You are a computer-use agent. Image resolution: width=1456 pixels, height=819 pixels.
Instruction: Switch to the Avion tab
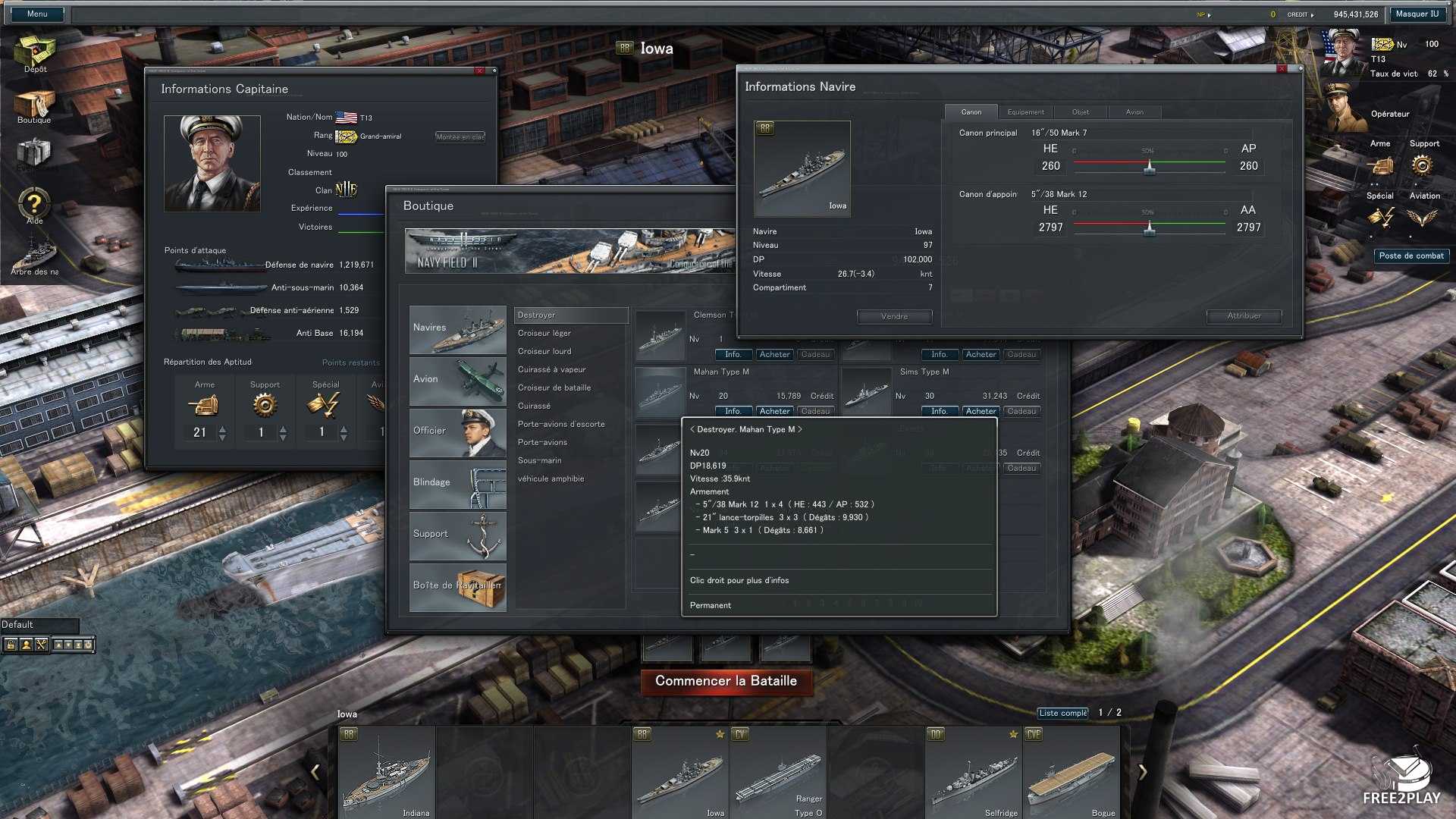pos(1134,112)
